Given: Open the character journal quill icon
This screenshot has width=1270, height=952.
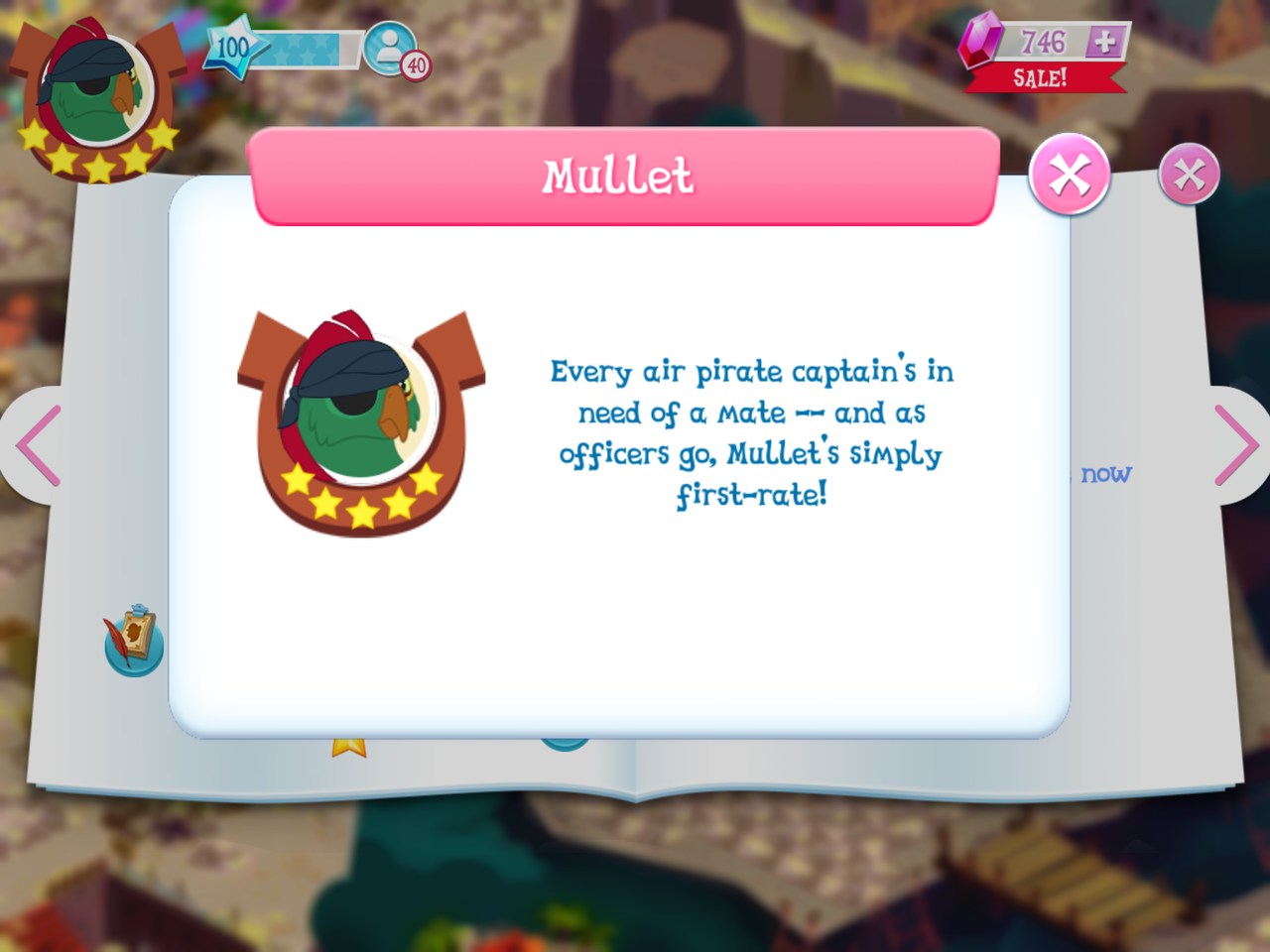Looking at the screenshot, I should pos(132,638).
